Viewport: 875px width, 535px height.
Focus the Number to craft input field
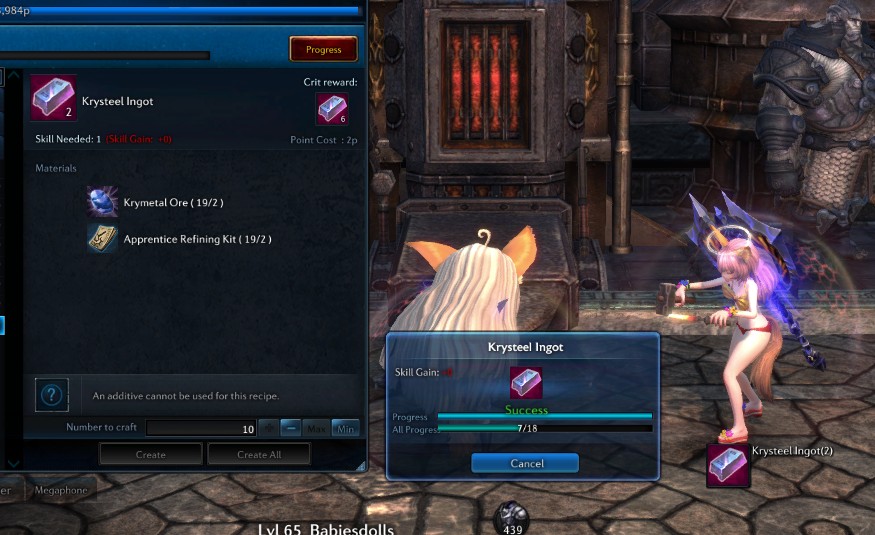point(200,428)
